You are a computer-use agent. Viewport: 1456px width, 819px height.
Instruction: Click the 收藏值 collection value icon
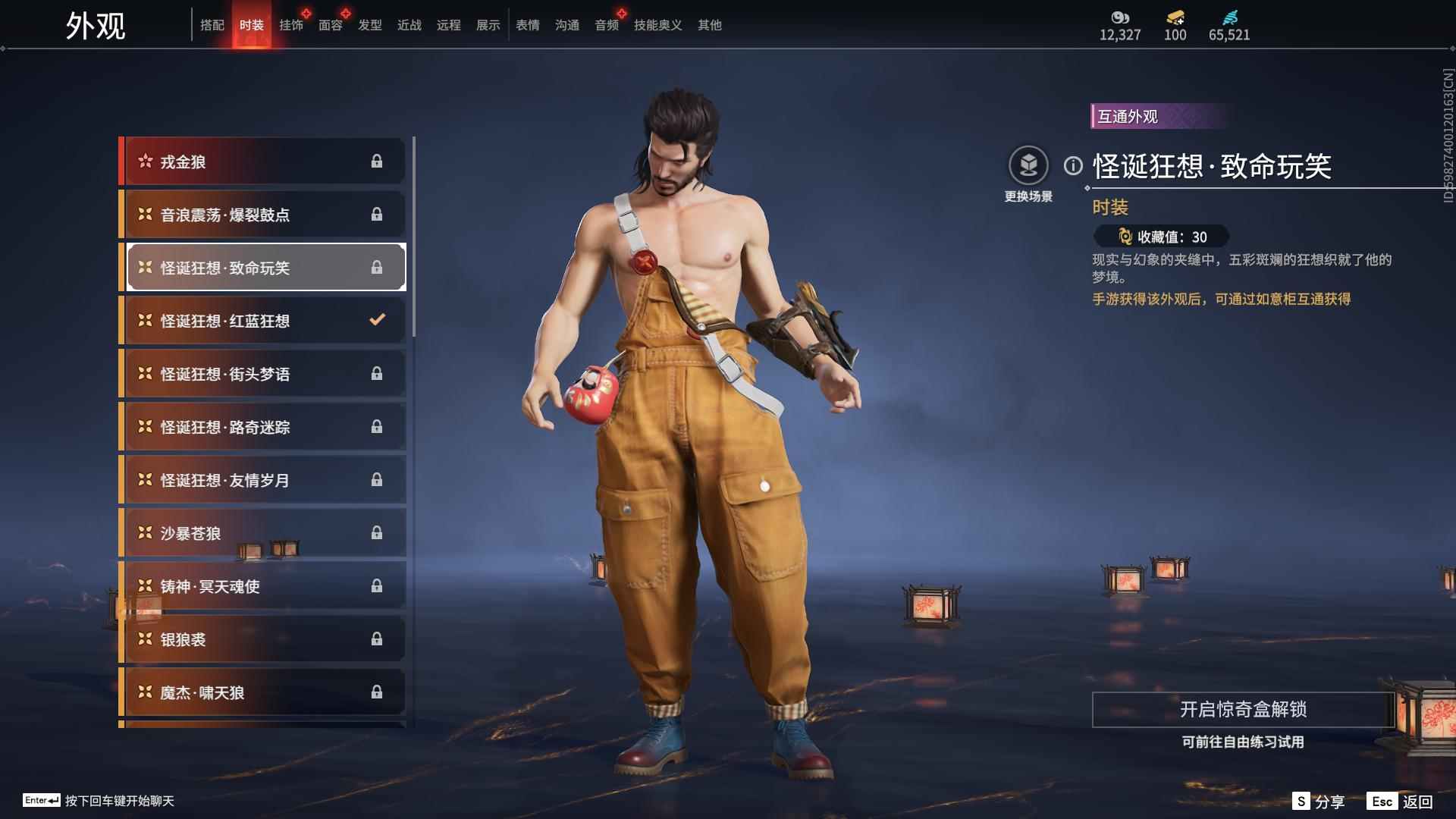click(1125, 237)
